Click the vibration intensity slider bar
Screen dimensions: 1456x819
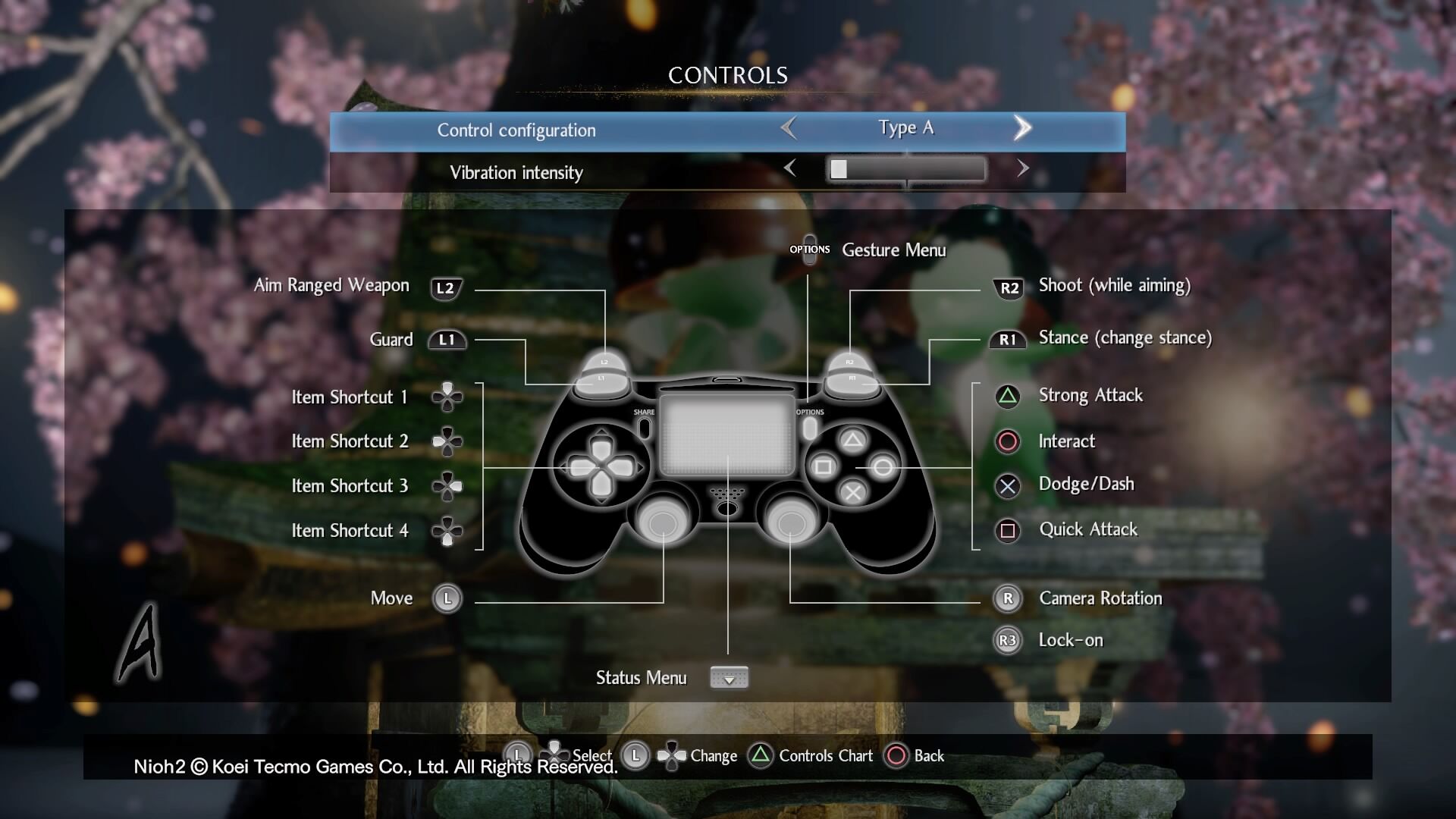[906, 169]
